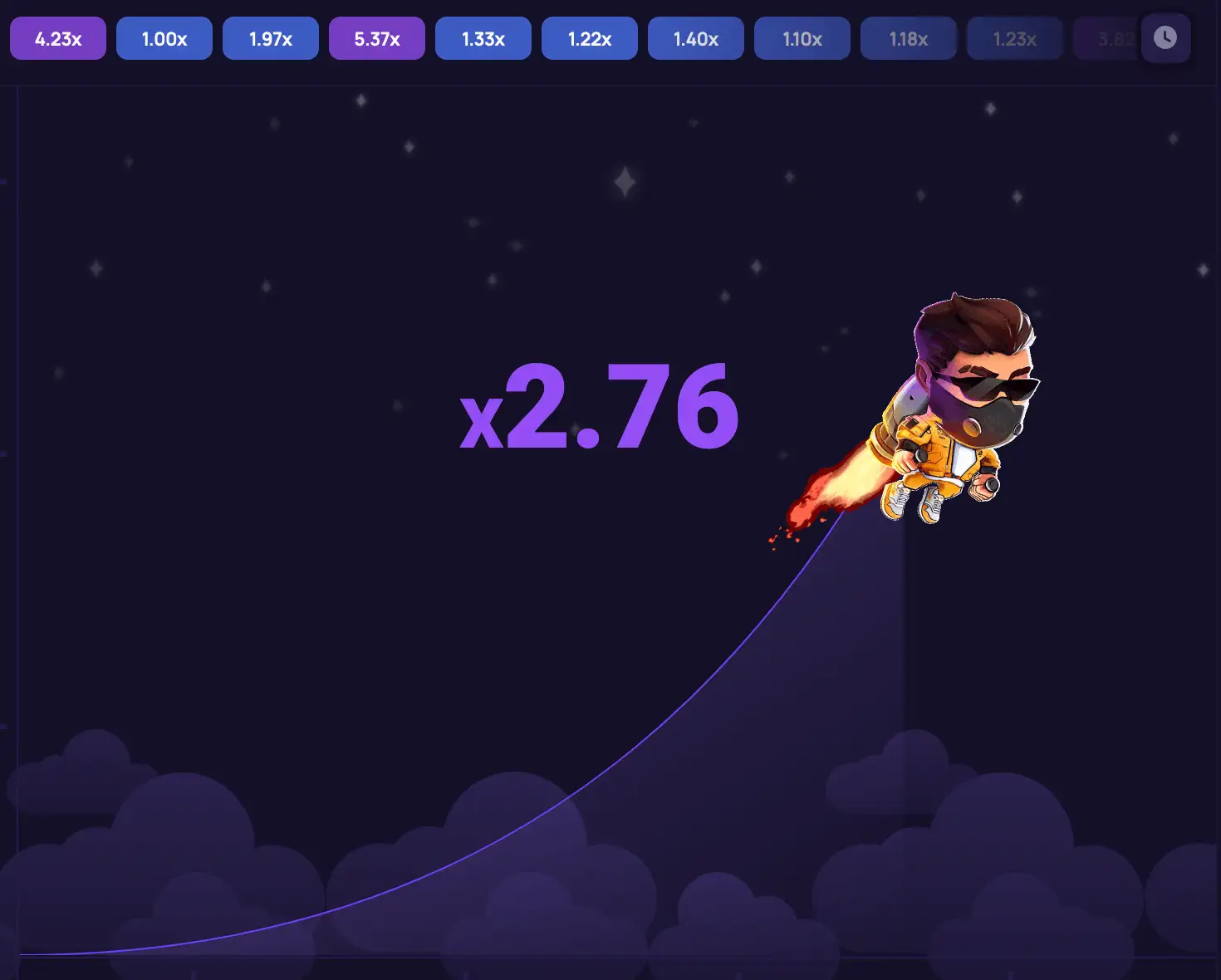Click the 4.23x multiplier pill
Image resolution: width=1221 pixels, height=980 pixels.
57,37
